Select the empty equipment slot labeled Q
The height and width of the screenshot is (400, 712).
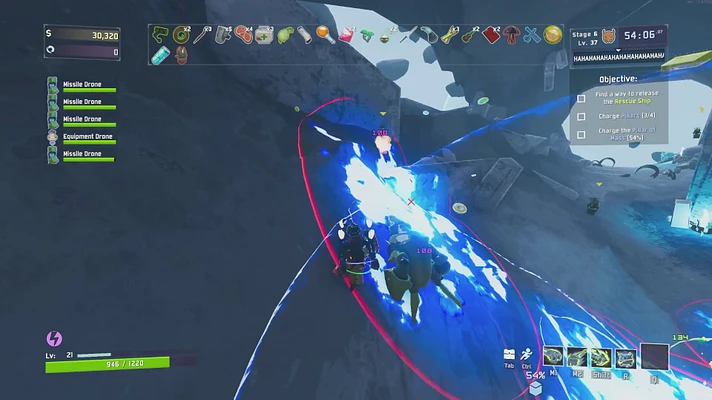(654, 357)
